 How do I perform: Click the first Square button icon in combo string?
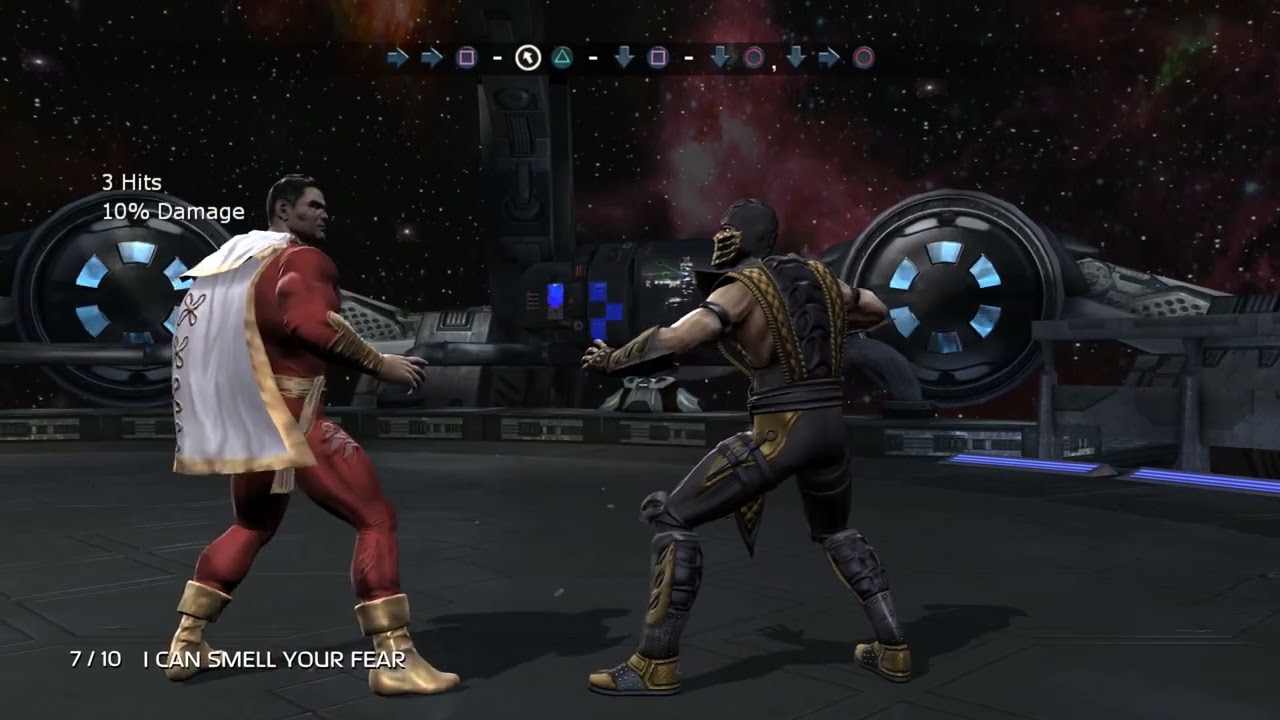coord(466,58)
